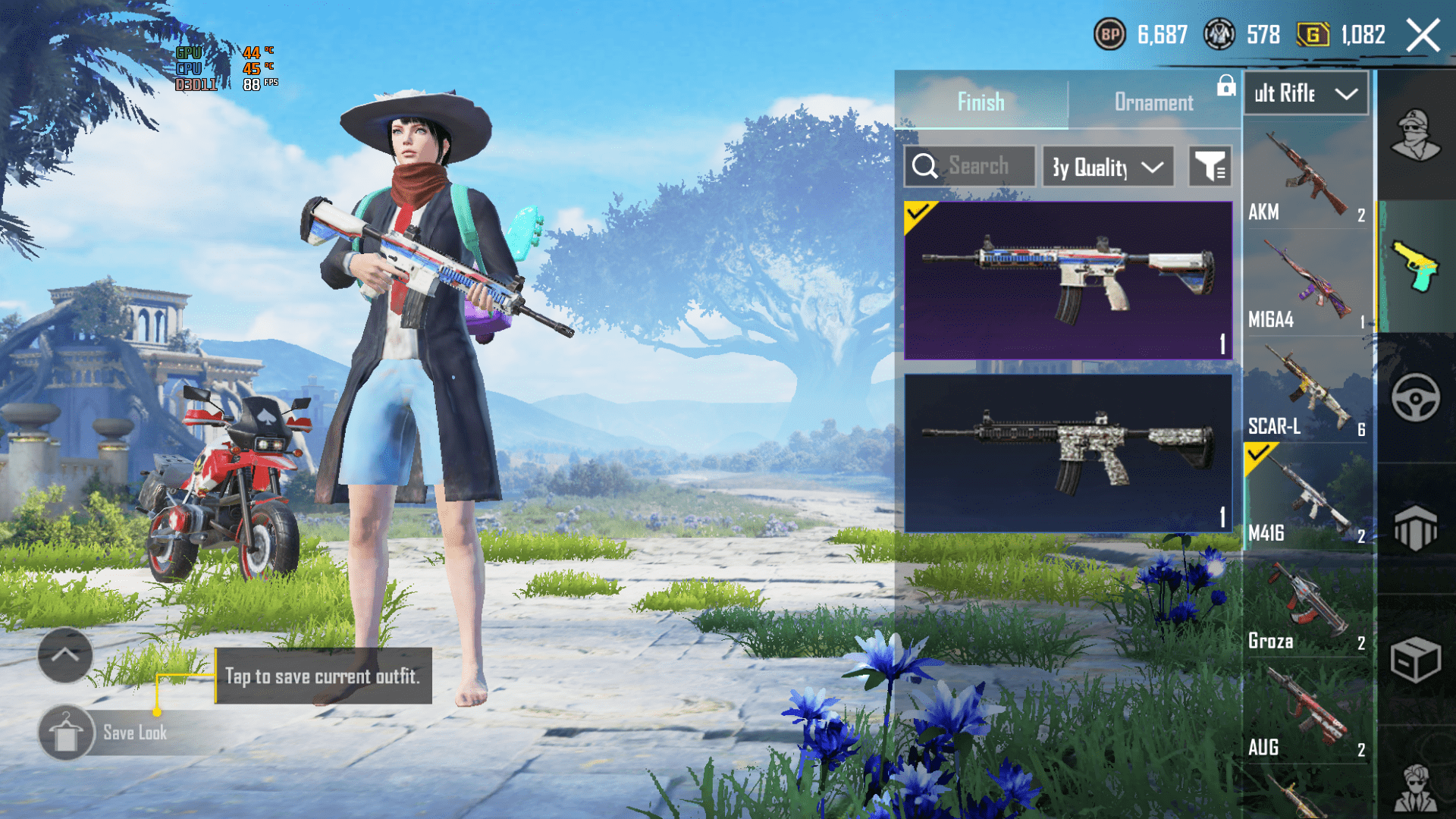This screenshot has width=1456, height=819.
Task: Open the parachute category icon
Action: pos(1415,528)
